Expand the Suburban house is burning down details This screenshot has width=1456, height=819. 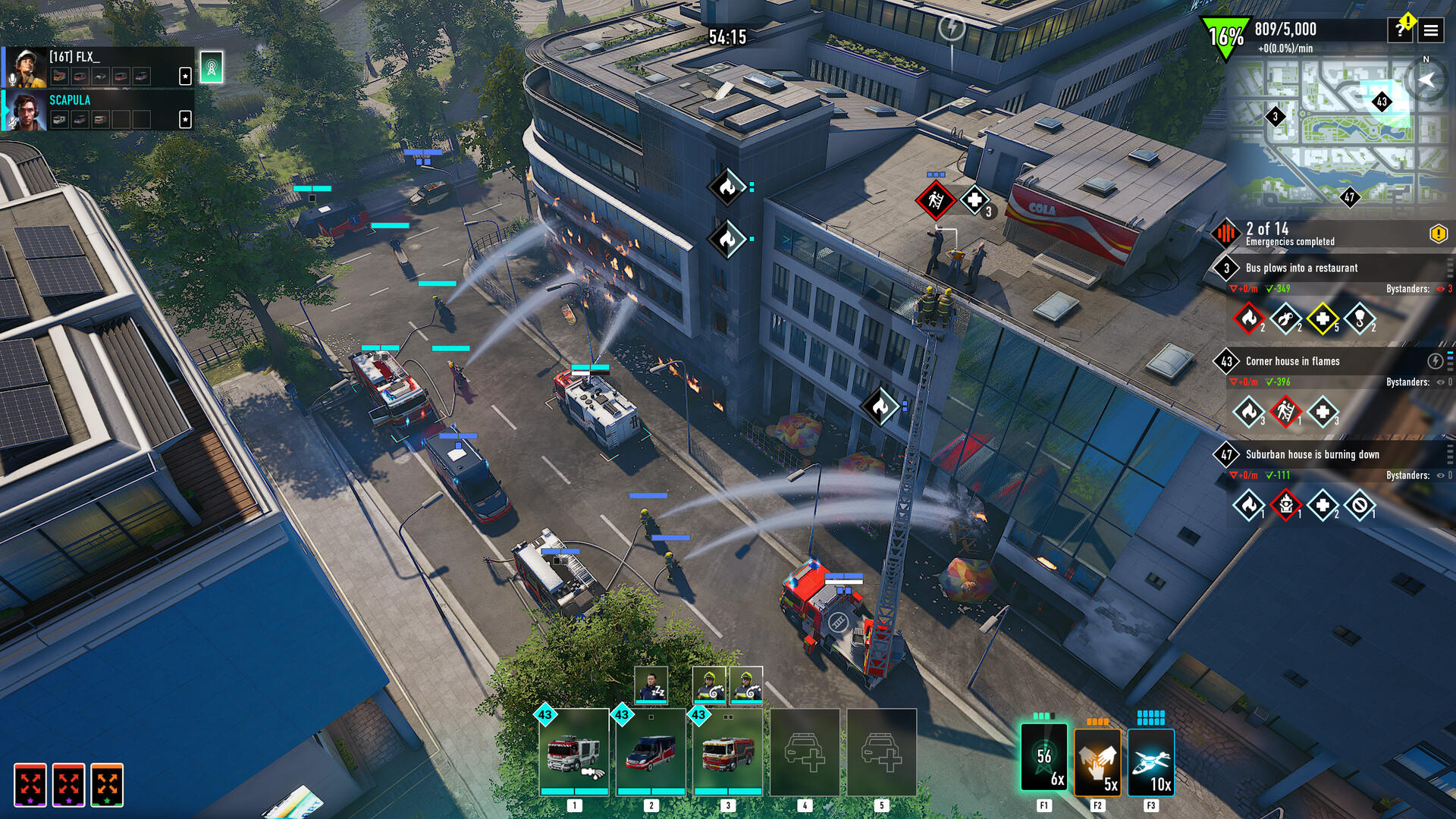point(1448,455)
